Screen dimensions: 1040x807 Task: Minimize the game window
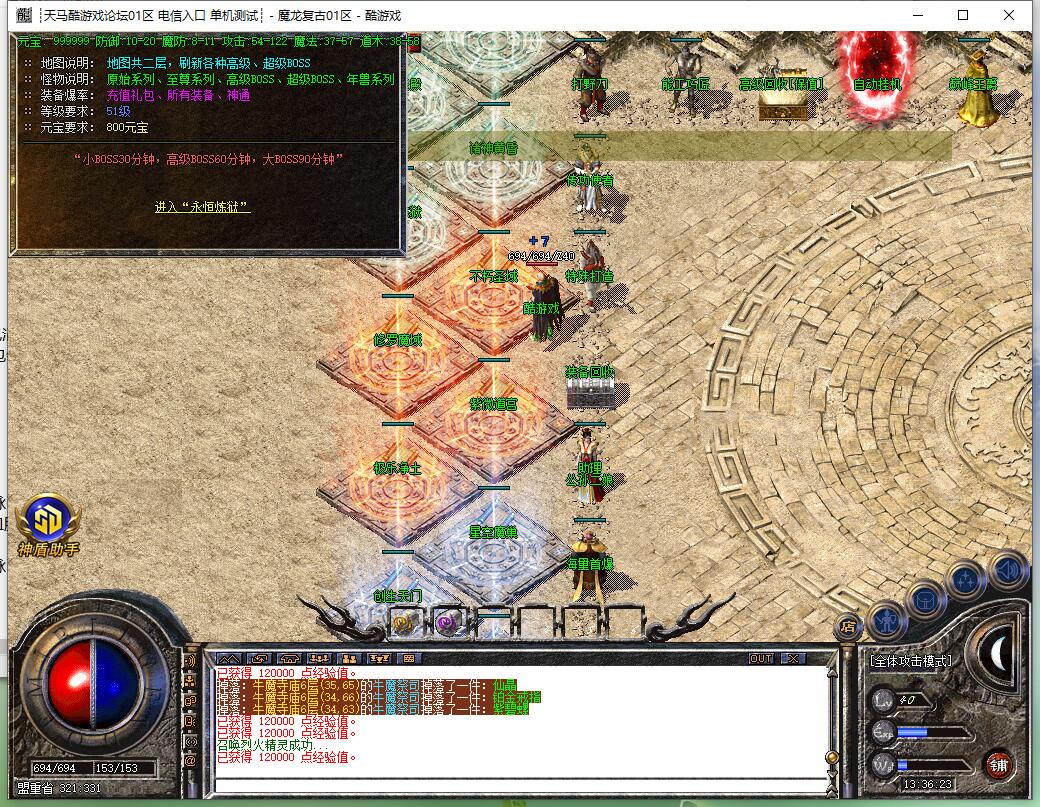coord(917,15)
